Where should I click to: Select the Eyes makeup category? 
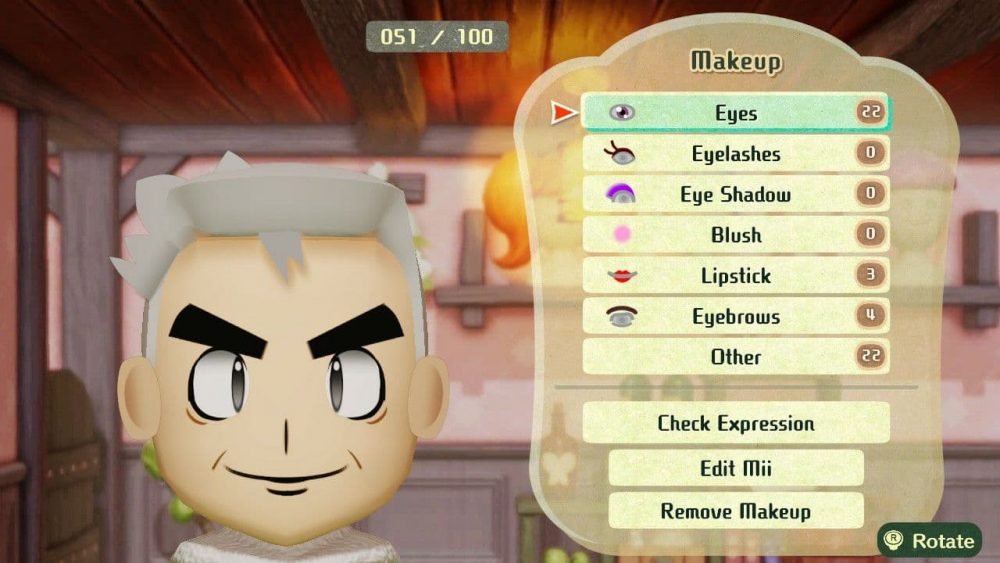pos(735,113)
